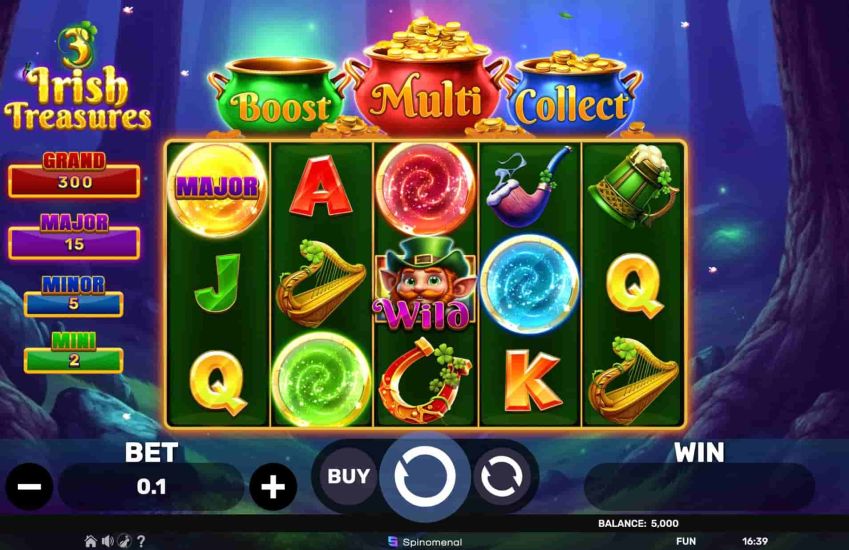Open the BUY bonus feature
The height and width of the screenshot is (550, 849).
(x=349, y=477)
